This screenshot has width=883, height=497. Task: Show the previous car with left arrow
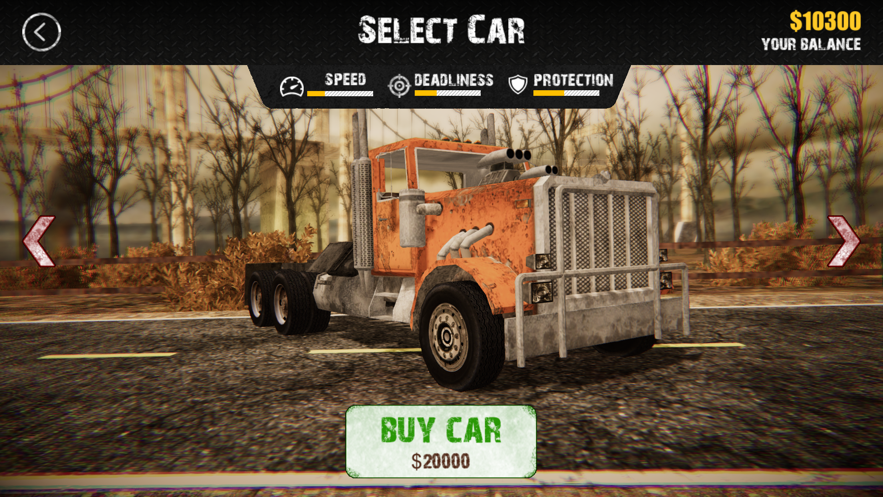click(39, 241)
